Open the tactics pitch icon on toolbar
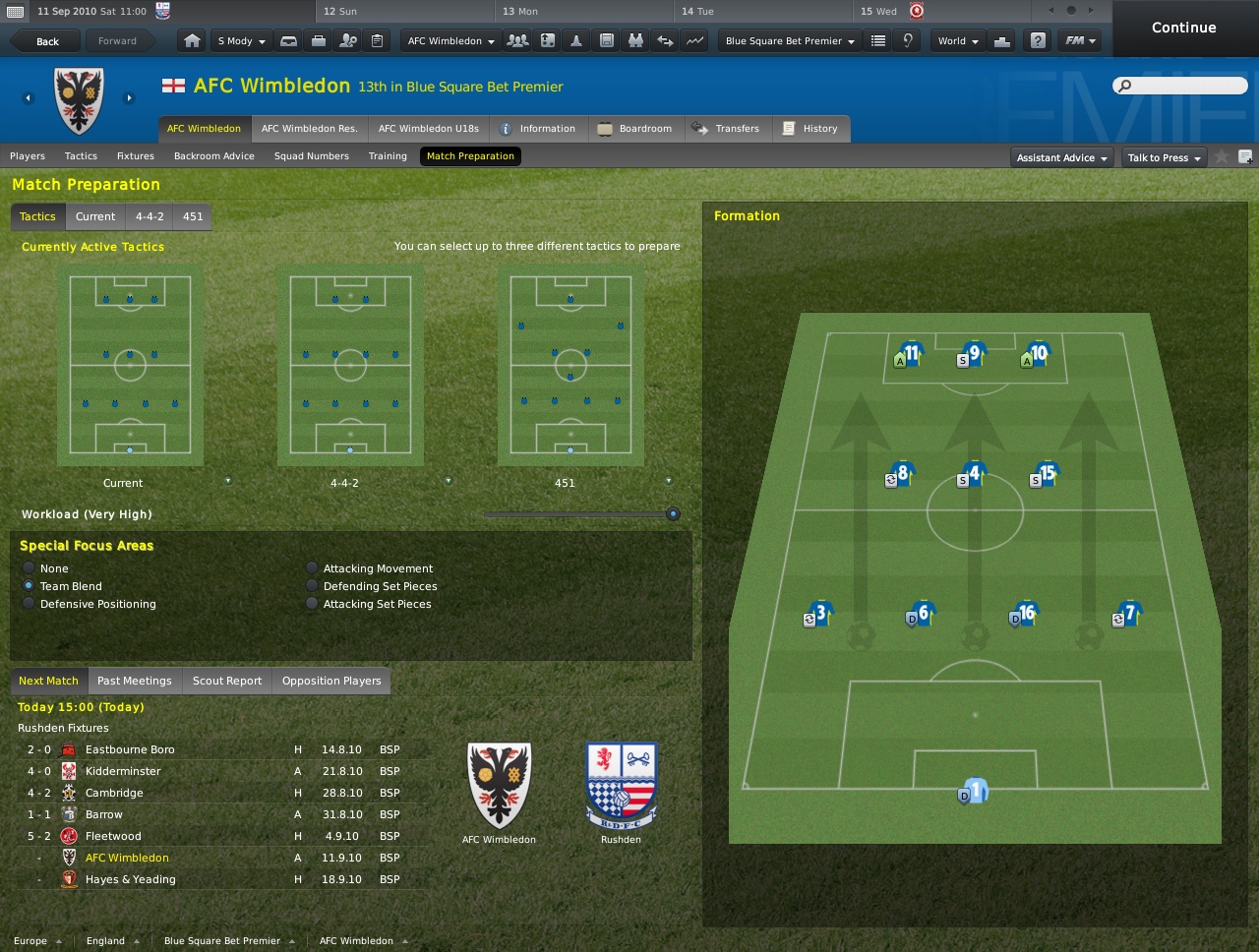 point(547,40)
